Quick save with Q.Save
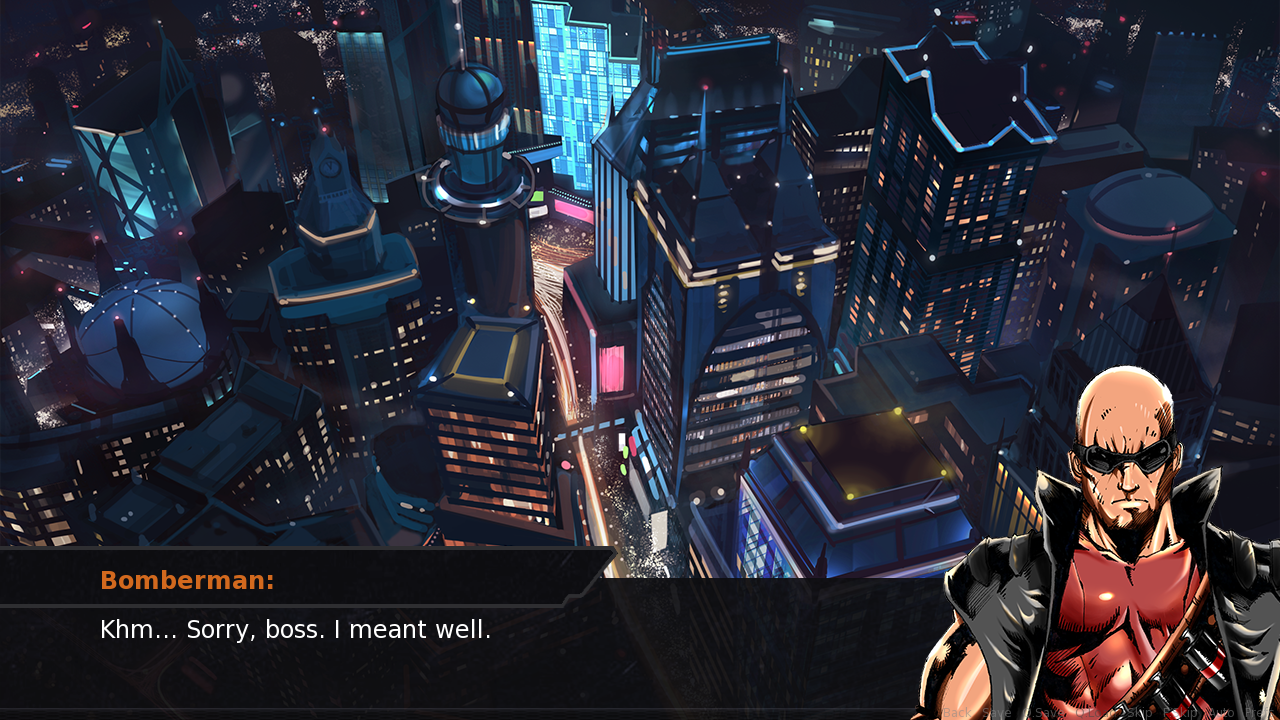Image resolution: width=1280 pixels, height=720 pixels. pyautogui.click(x=1043, y=713)
